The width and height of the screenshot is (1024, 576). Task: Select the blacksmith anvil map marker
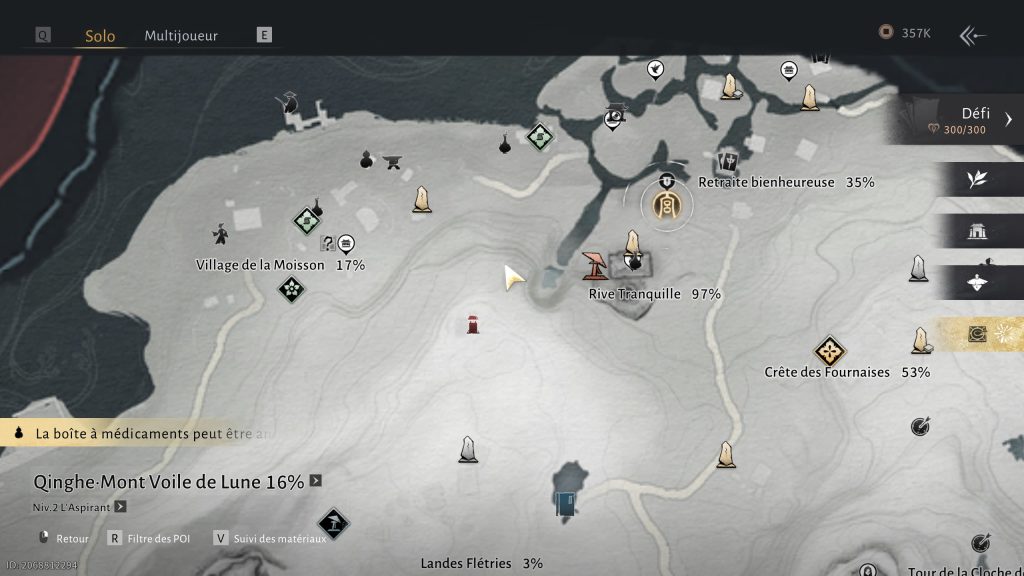[394, 162]
